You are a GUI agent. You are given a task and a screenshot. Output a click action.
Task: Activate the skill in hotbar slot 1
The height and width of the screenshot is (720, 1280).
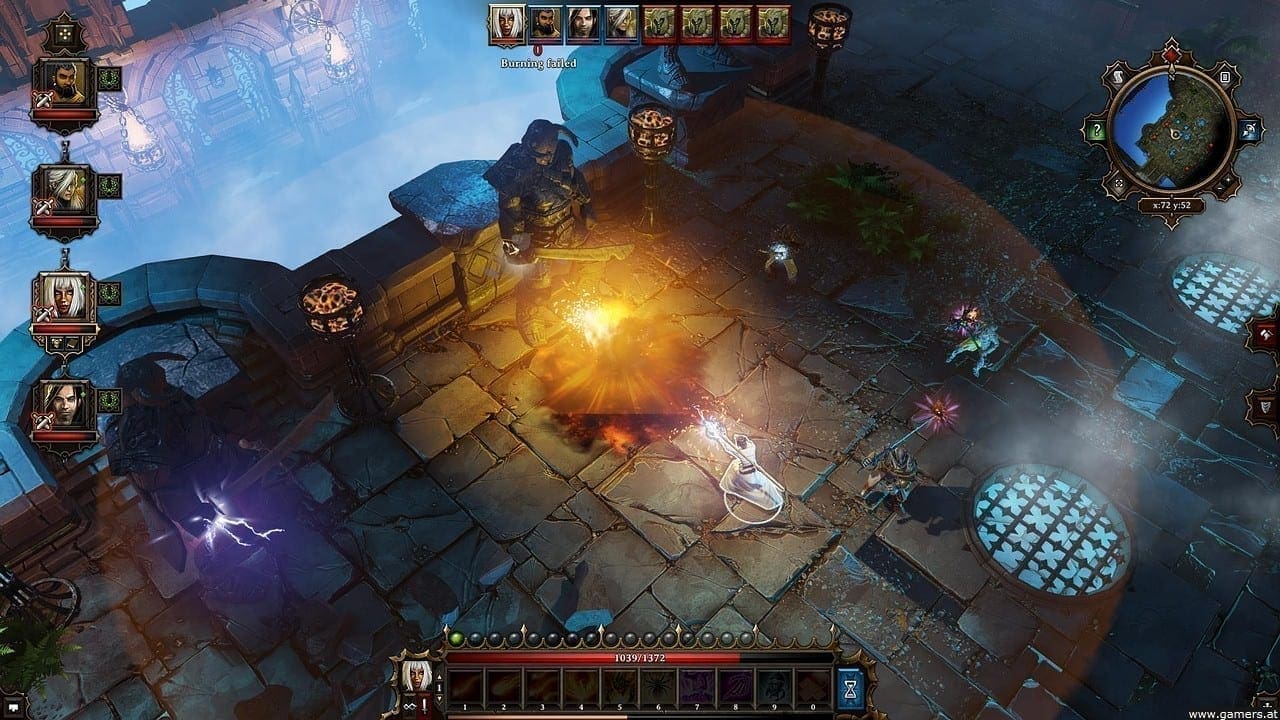[466, 685]
